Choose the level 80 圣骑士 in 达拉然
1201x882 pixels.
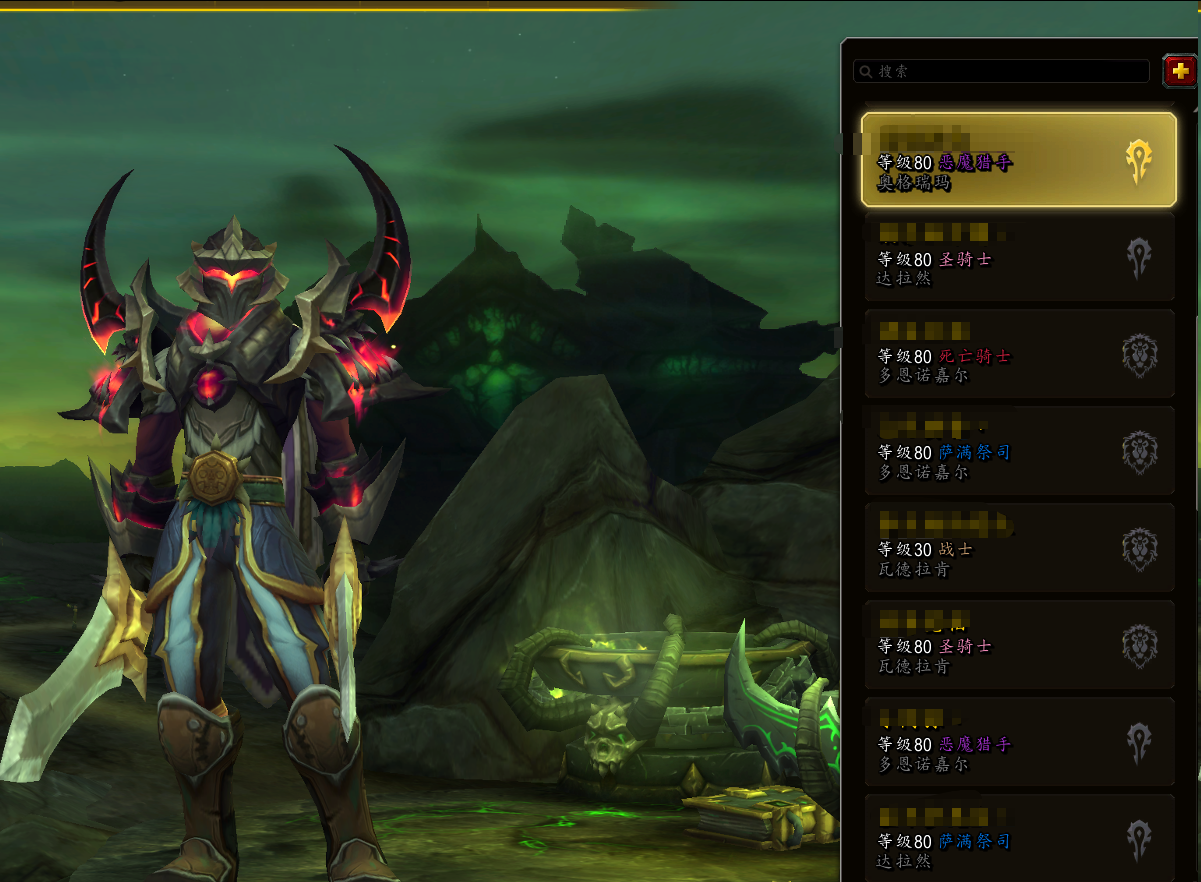[x=1018, y=257]
